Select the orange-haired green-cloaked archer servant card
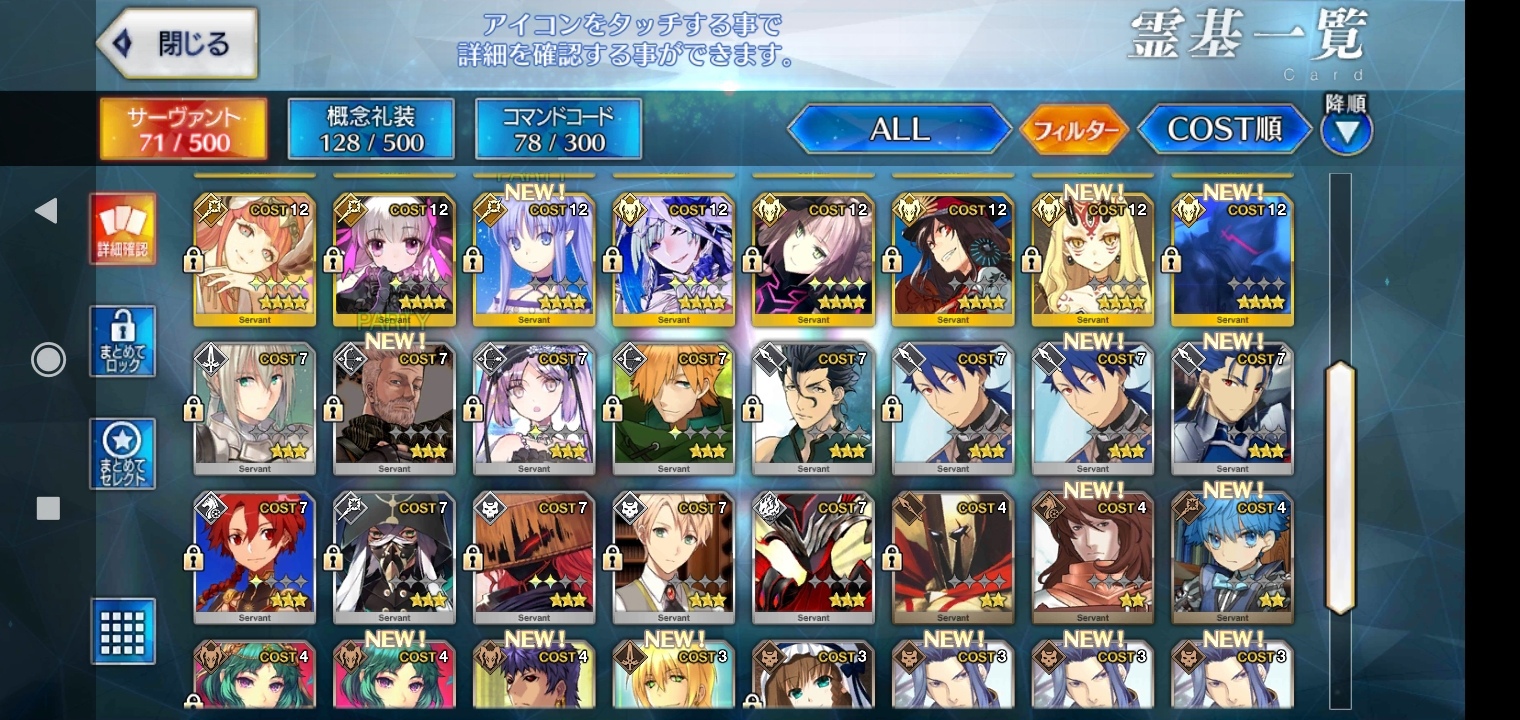Viewport: 1520px width, 720px height. pos(673,408)
